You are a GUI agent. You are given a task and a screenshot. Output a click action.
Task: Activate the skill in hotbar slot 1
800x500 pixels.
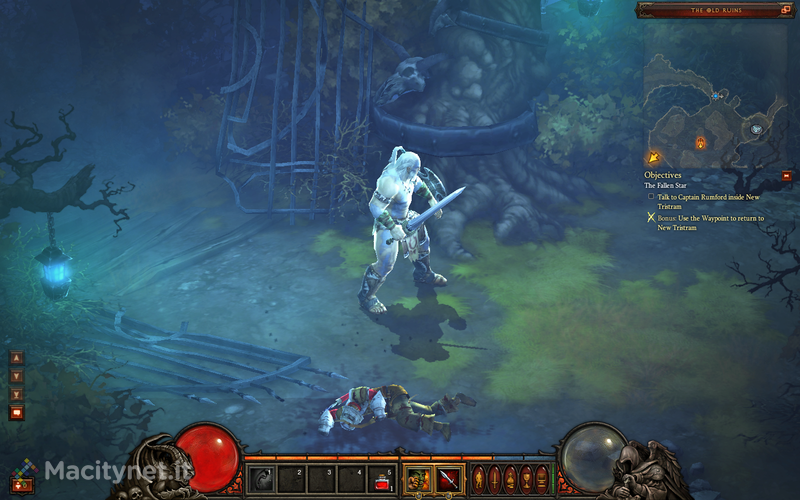tap(261, 479)
